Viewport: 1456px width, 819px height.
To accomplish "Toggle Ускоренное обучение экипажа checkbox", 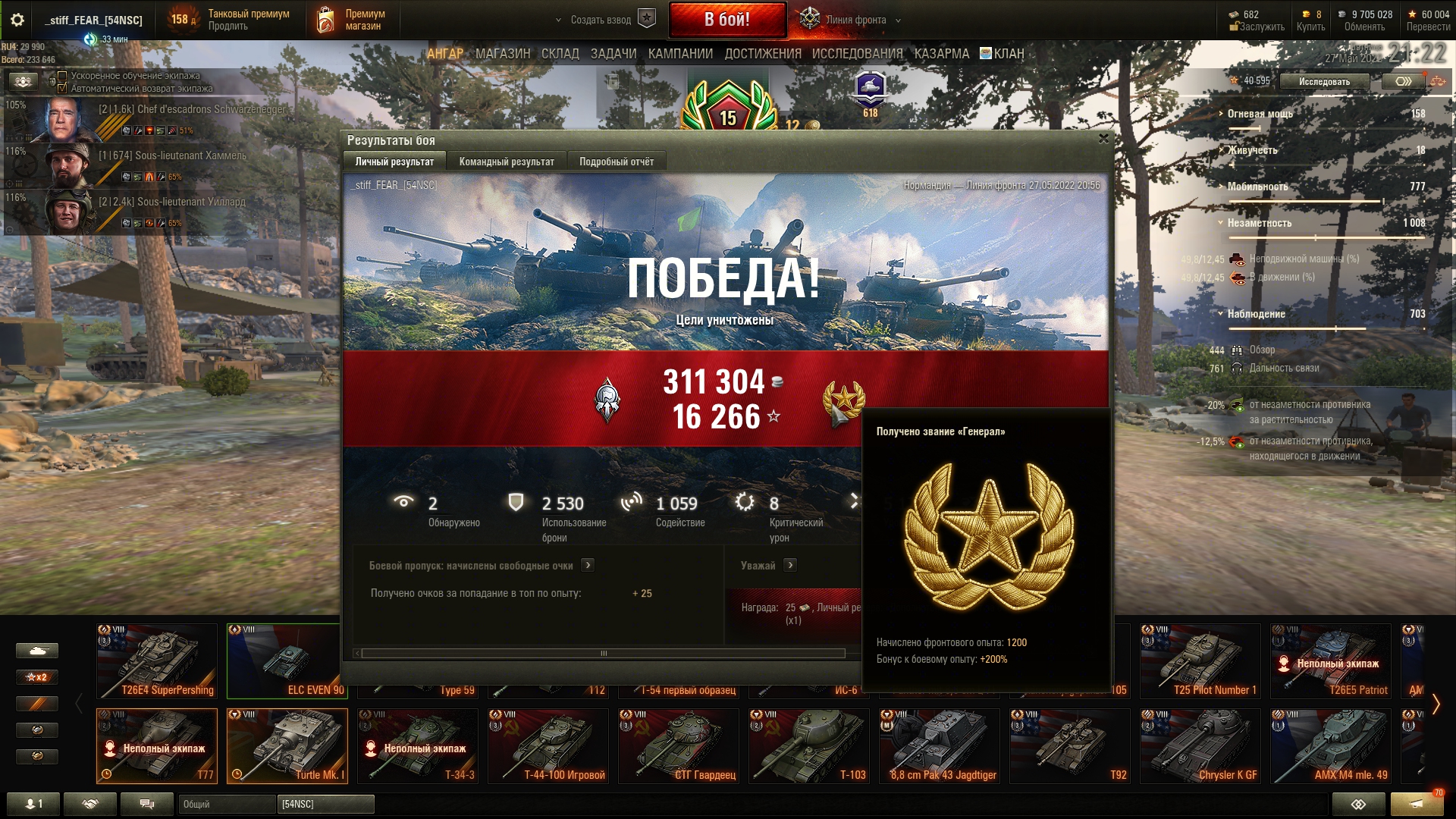I will [63, 76].
